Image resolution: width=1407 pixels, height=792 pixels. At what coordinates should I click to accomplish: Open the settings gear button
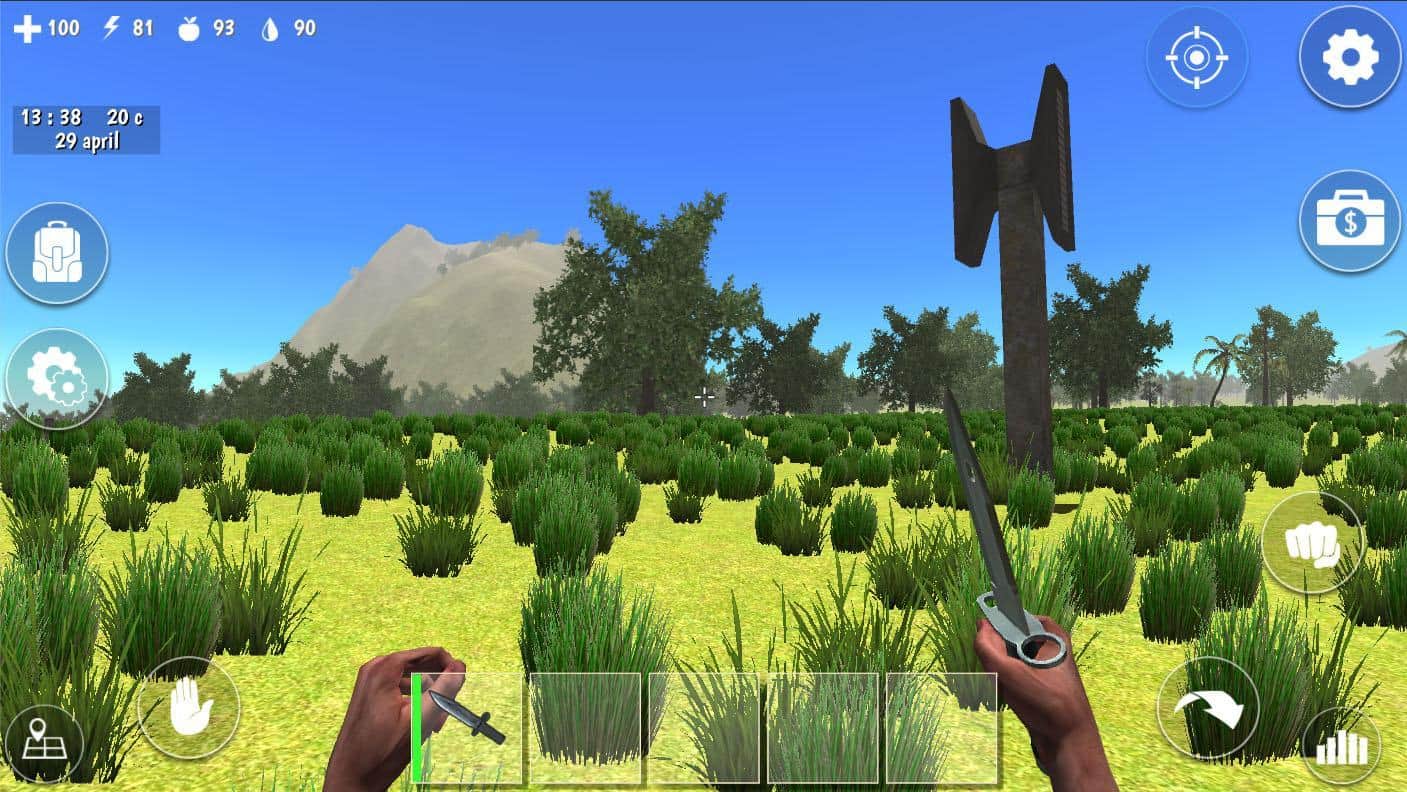pyautogui.click(x=1350, y=57)
